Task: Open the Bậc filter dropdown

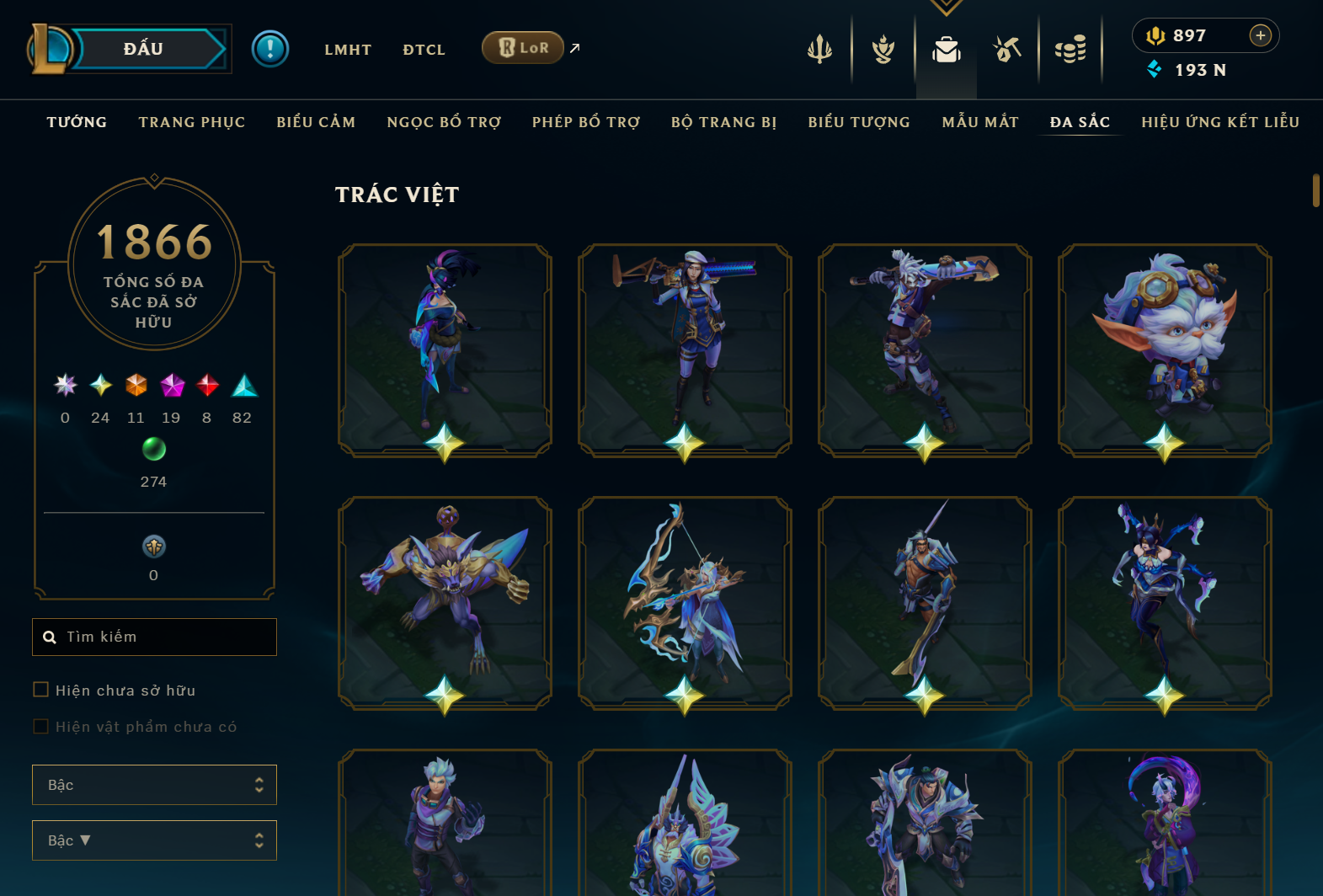Action: 154,785
